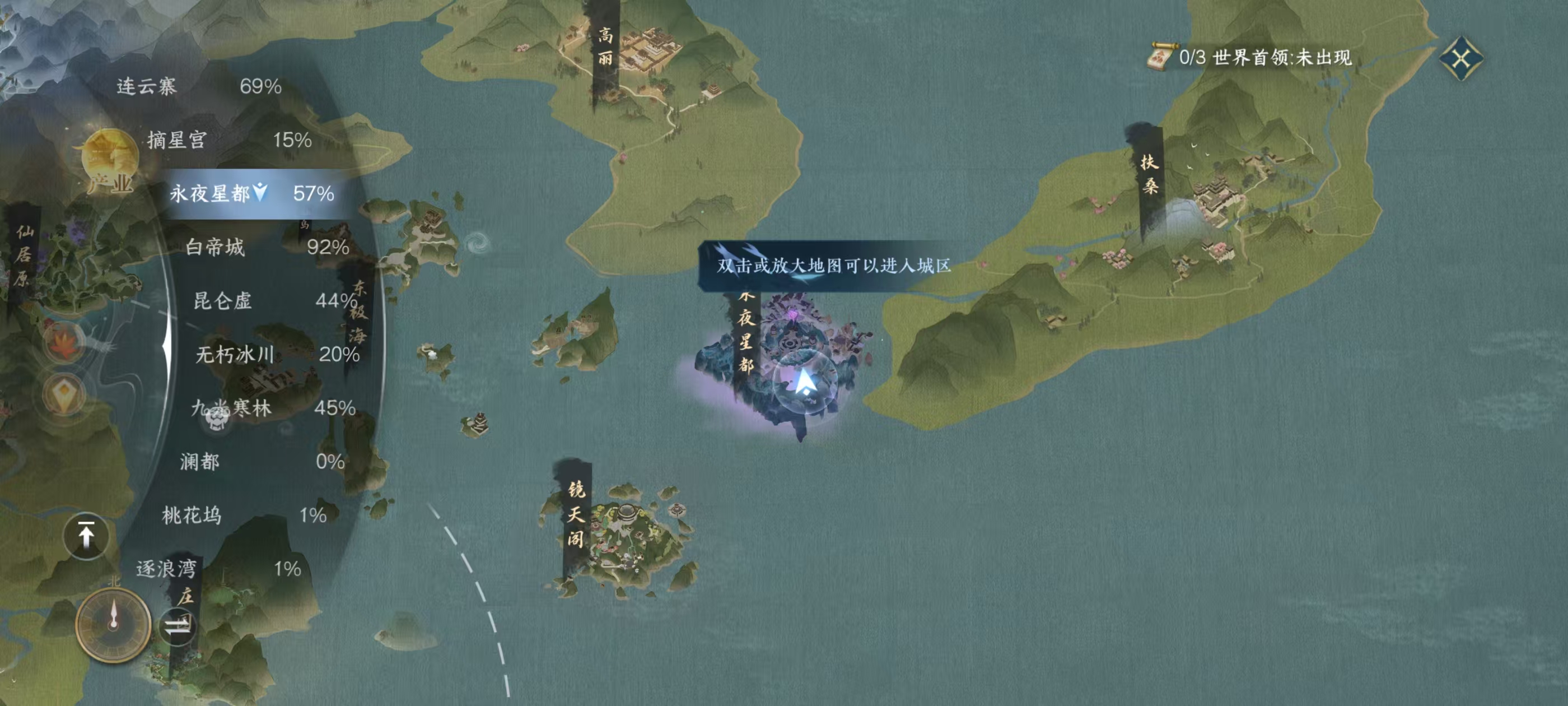Image resolution: width=1568 pixels, height=706 pixels.
Task: Select the 扶桑 map label
Action: point(1149,174)
